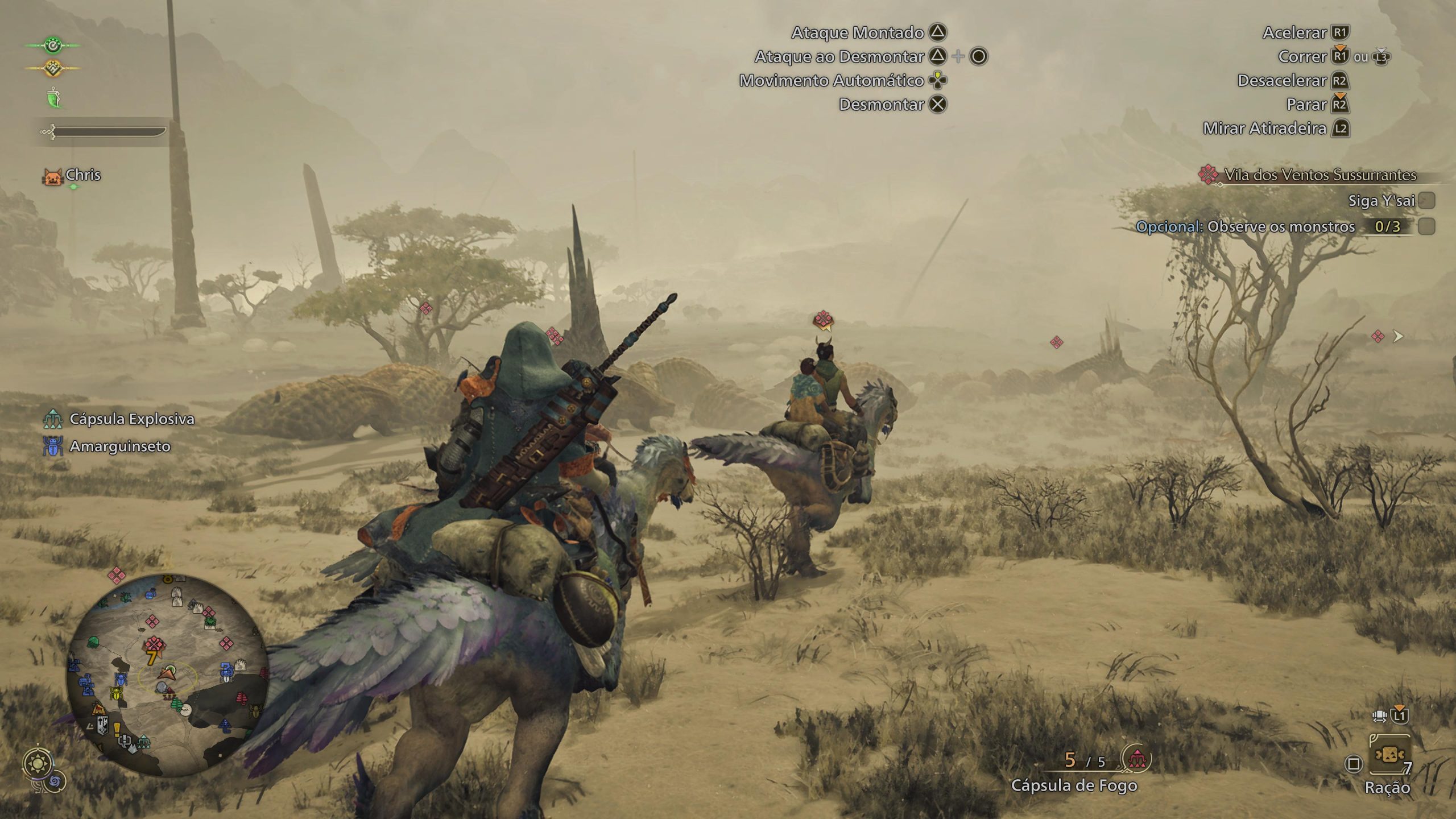Image resolution: width=1456 pixels, height=819 pixels.
Task: Select the Amarguinseto nearby item entry
Action: click(x=119, y=446)
